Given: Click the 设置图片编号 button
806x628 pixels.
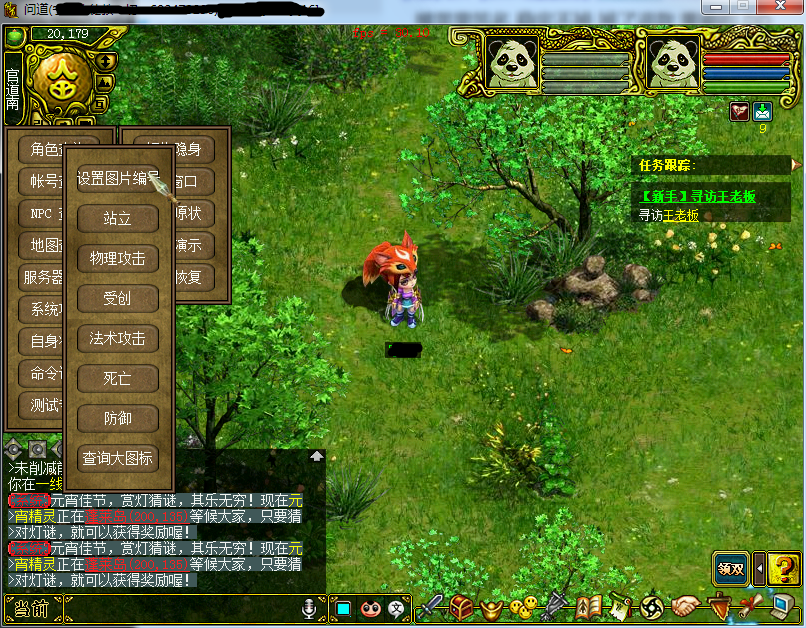Looking at the screenshot, I should tap(118, 178).
